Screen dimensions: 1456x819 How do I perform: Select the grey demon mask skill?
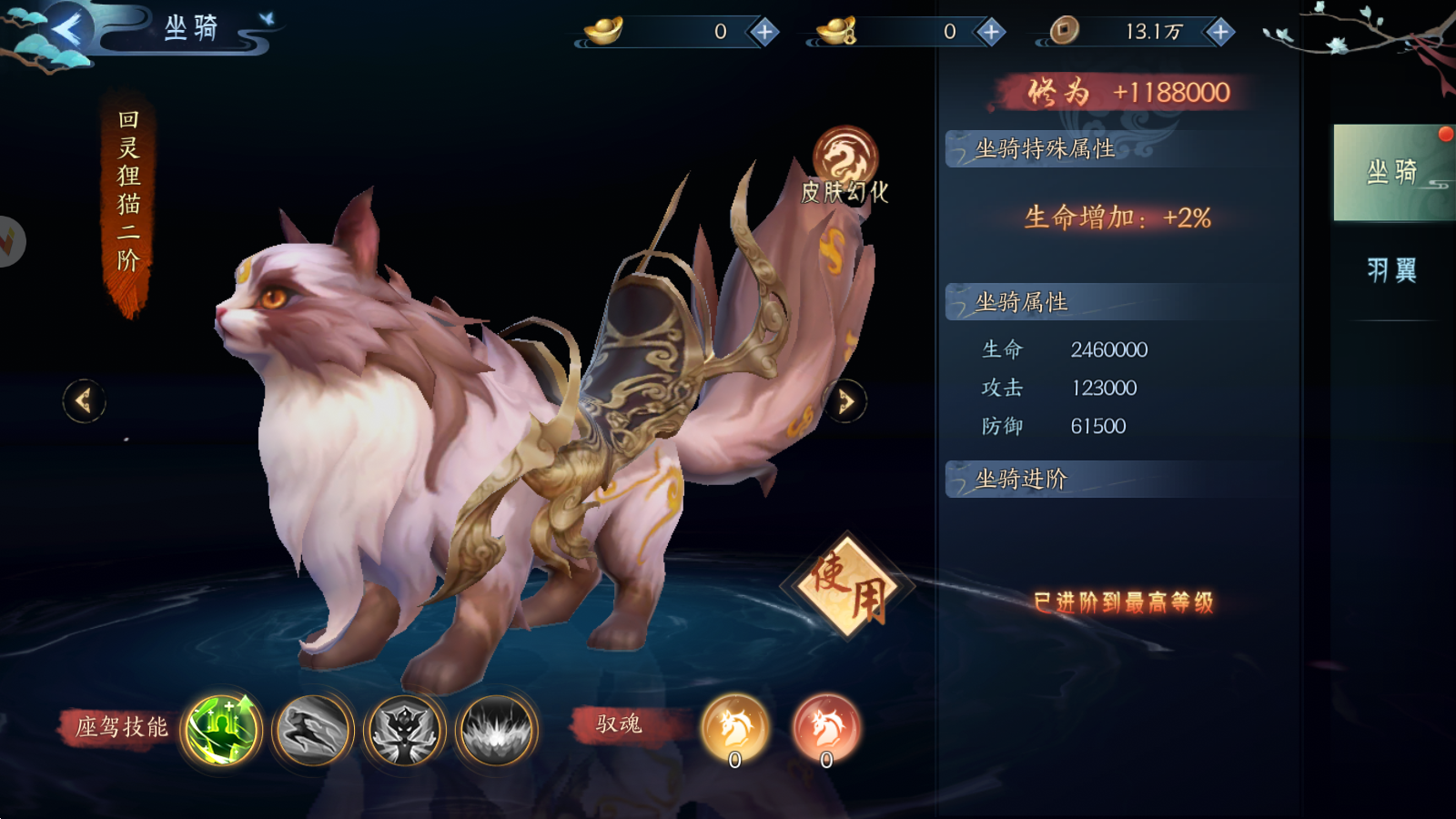click(x=404, y=729)
